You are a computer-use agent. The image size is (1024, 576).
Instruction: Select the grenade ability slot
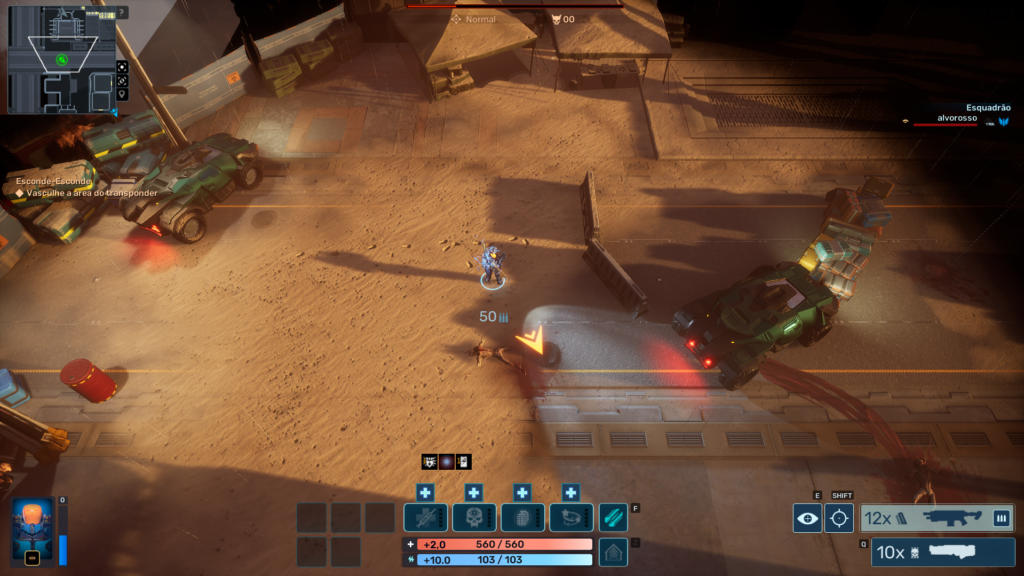click(522, 517)
